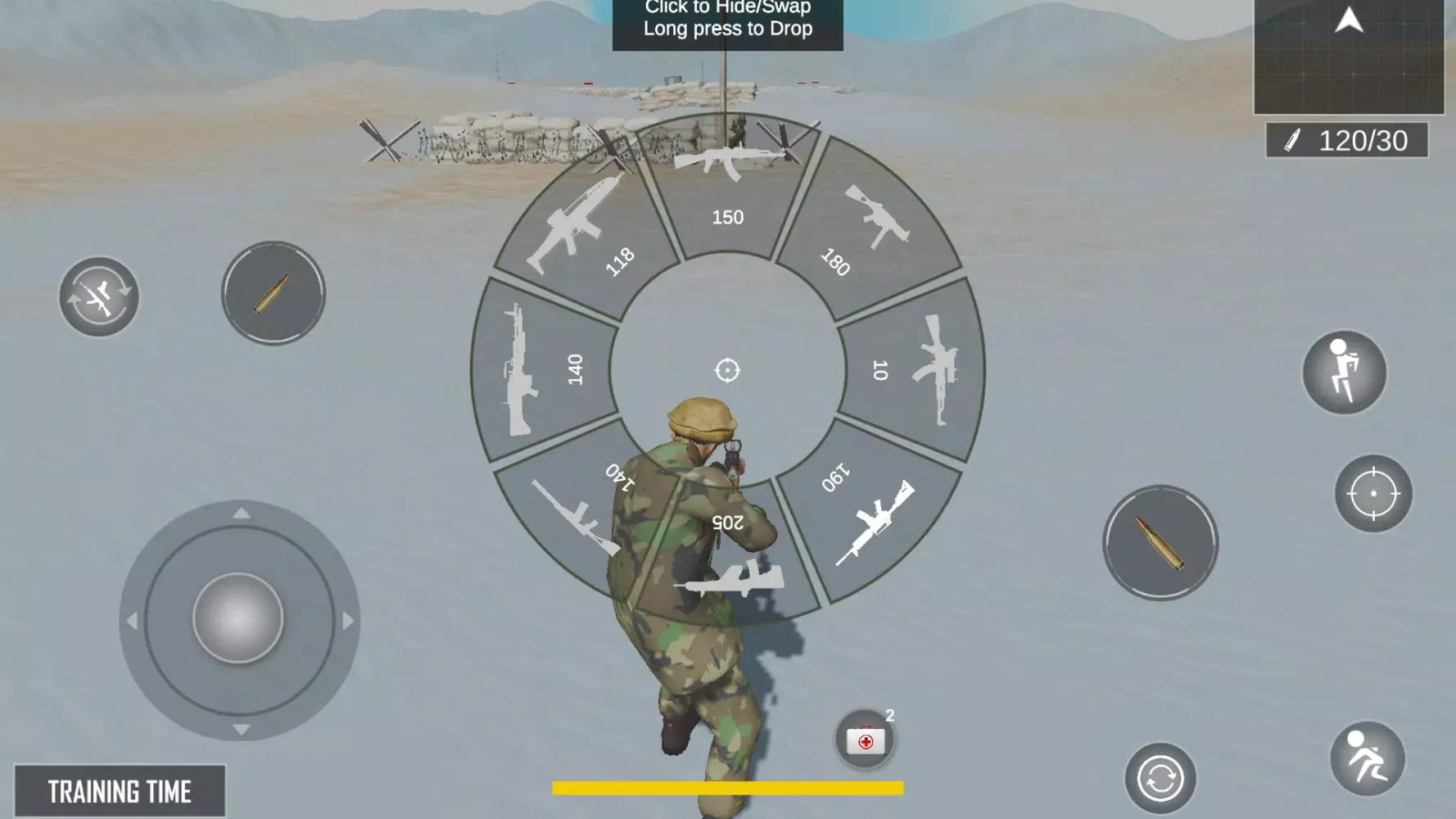The image size is (1456, 819).
Task: Tap the TRAINING TIME label
Action: pyautogui.click(x=119, y=791)
